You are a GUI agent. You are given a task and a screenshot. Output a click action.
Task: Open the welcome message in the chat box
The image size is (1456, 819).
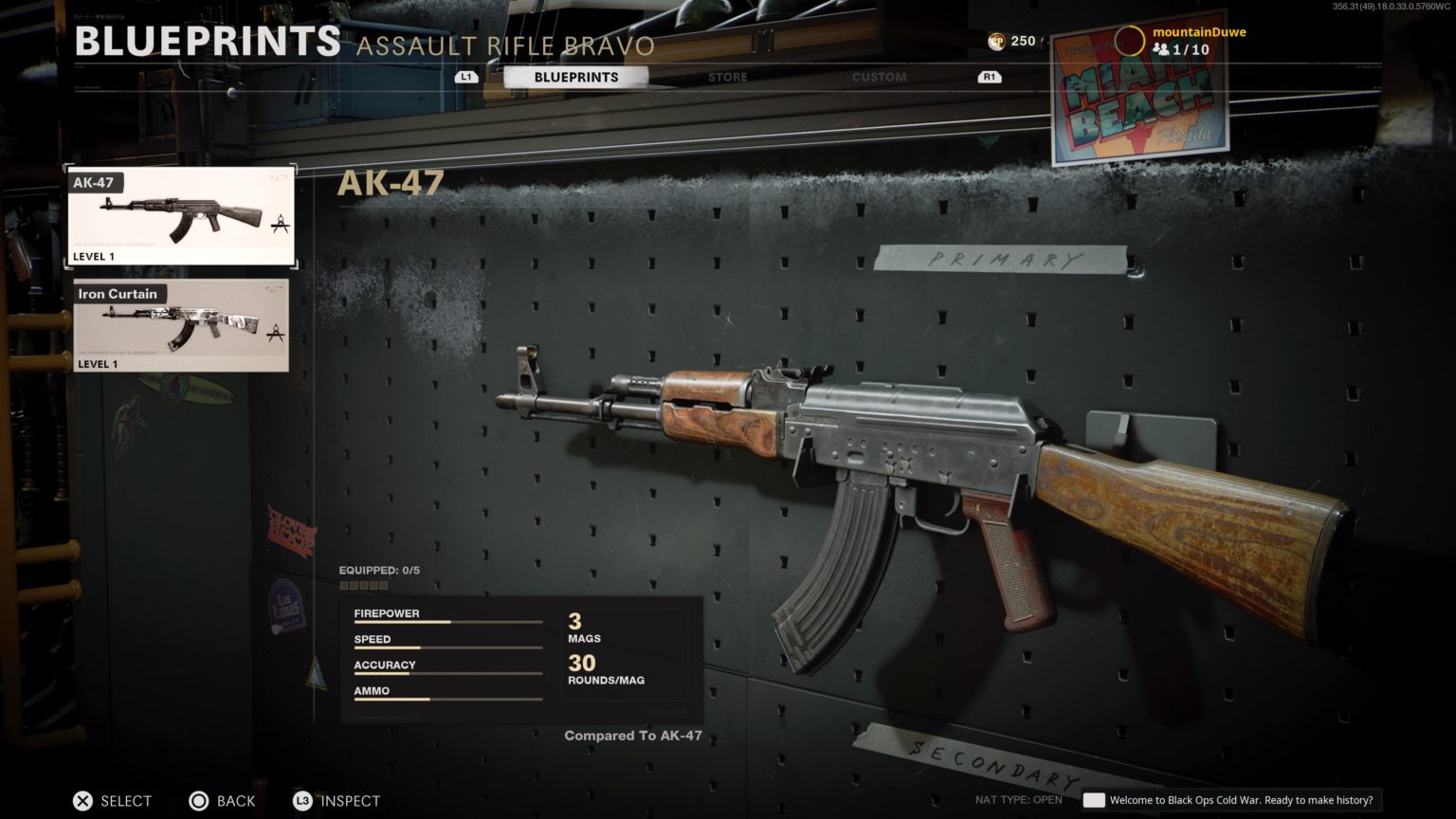point(1232,800)
